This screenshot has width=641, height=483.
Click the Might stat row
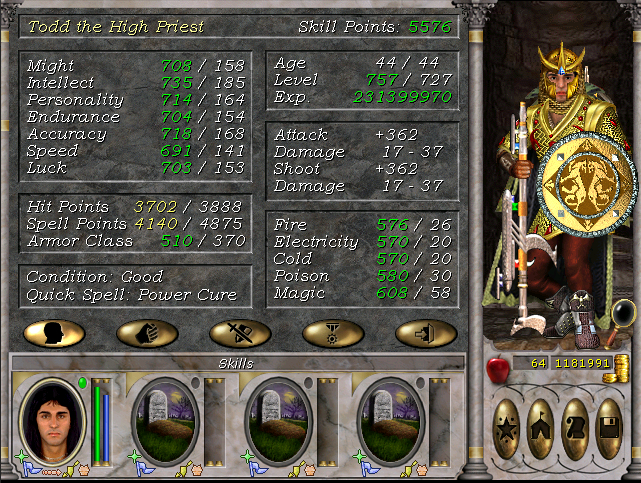pyautogui.click(x=136, y=65)
